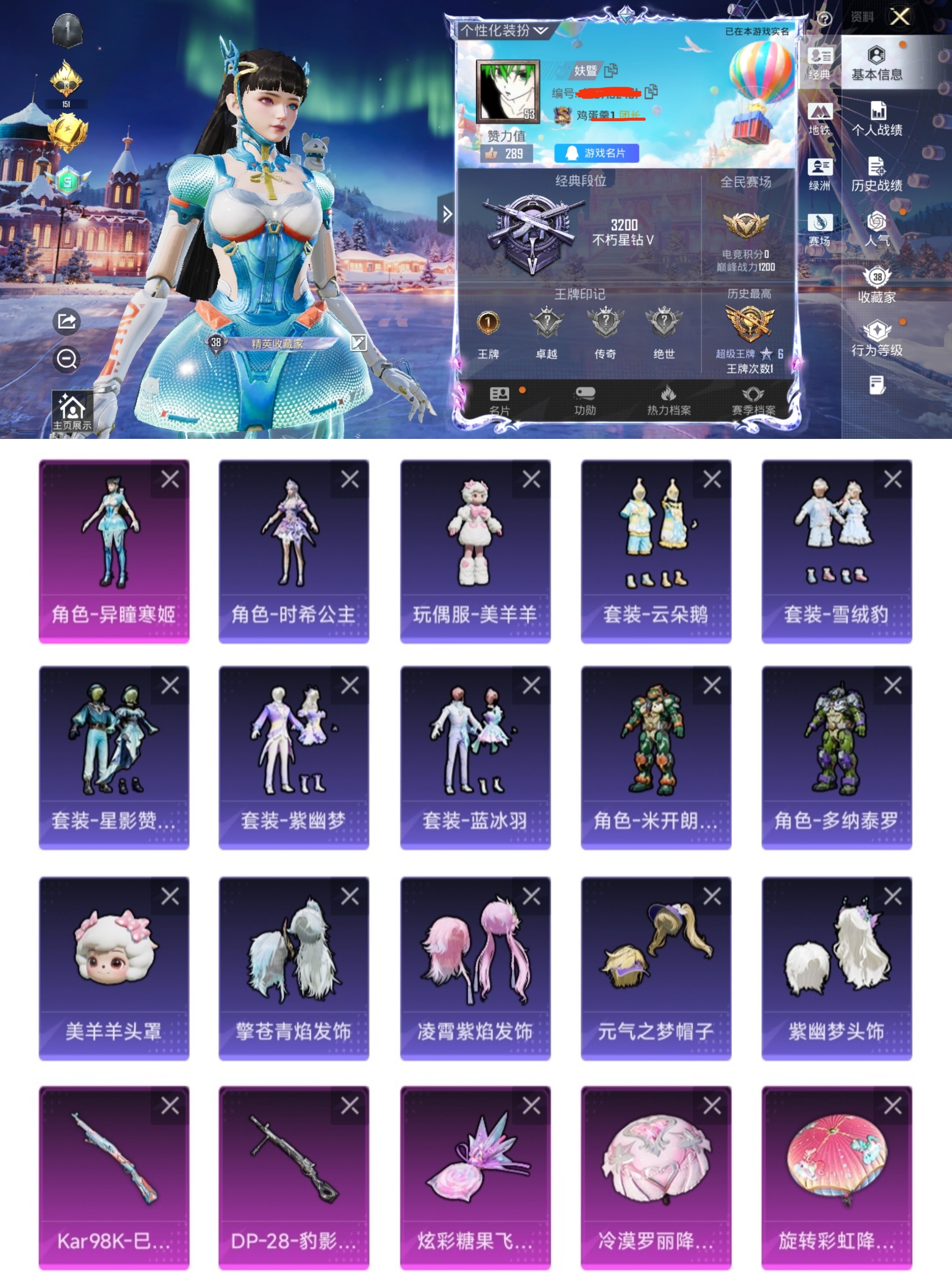The height and width of the screenshot is (1285, 952).
Task: Open the 人气 popularity icon
Action: (x=878, y=225)
